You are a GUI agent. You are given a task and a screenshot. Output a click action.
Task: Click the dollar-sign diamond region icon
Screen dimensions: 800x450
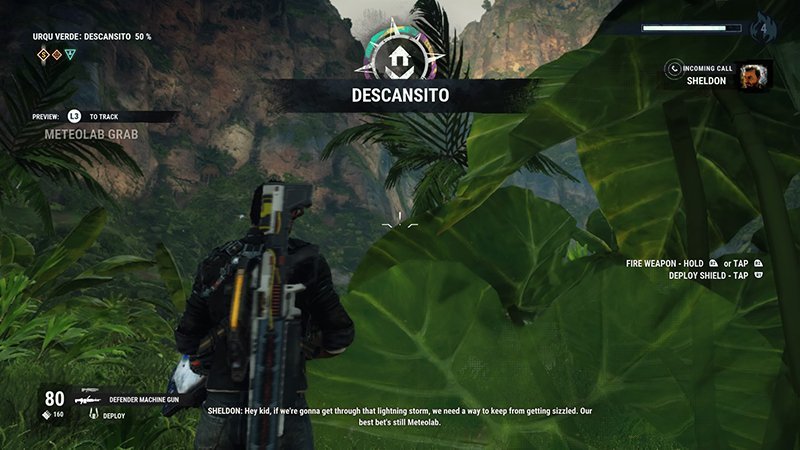point(43,55)
